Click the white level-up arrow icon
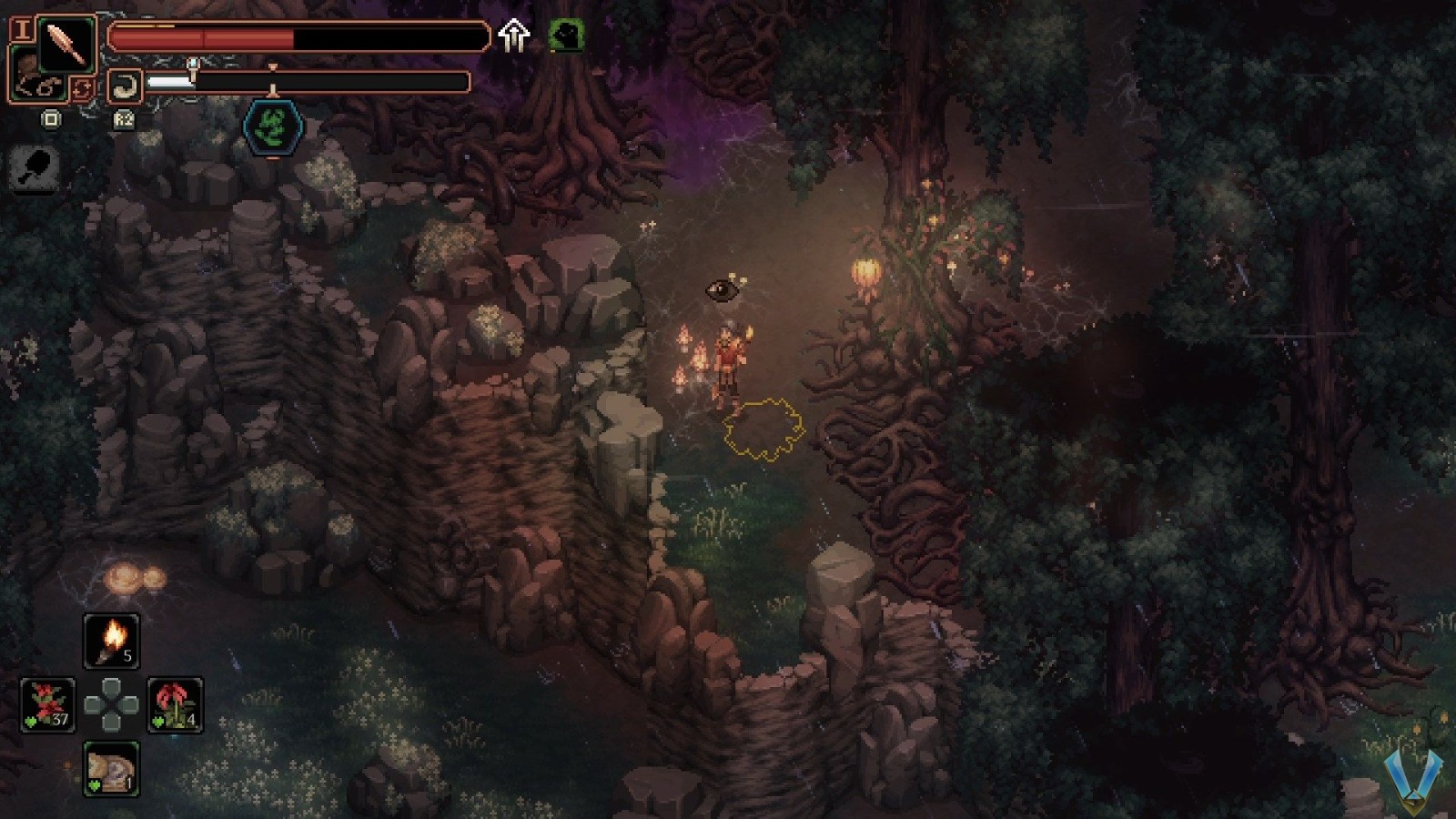The height and width of the screenshot is (819, 1456). (514, 36)
